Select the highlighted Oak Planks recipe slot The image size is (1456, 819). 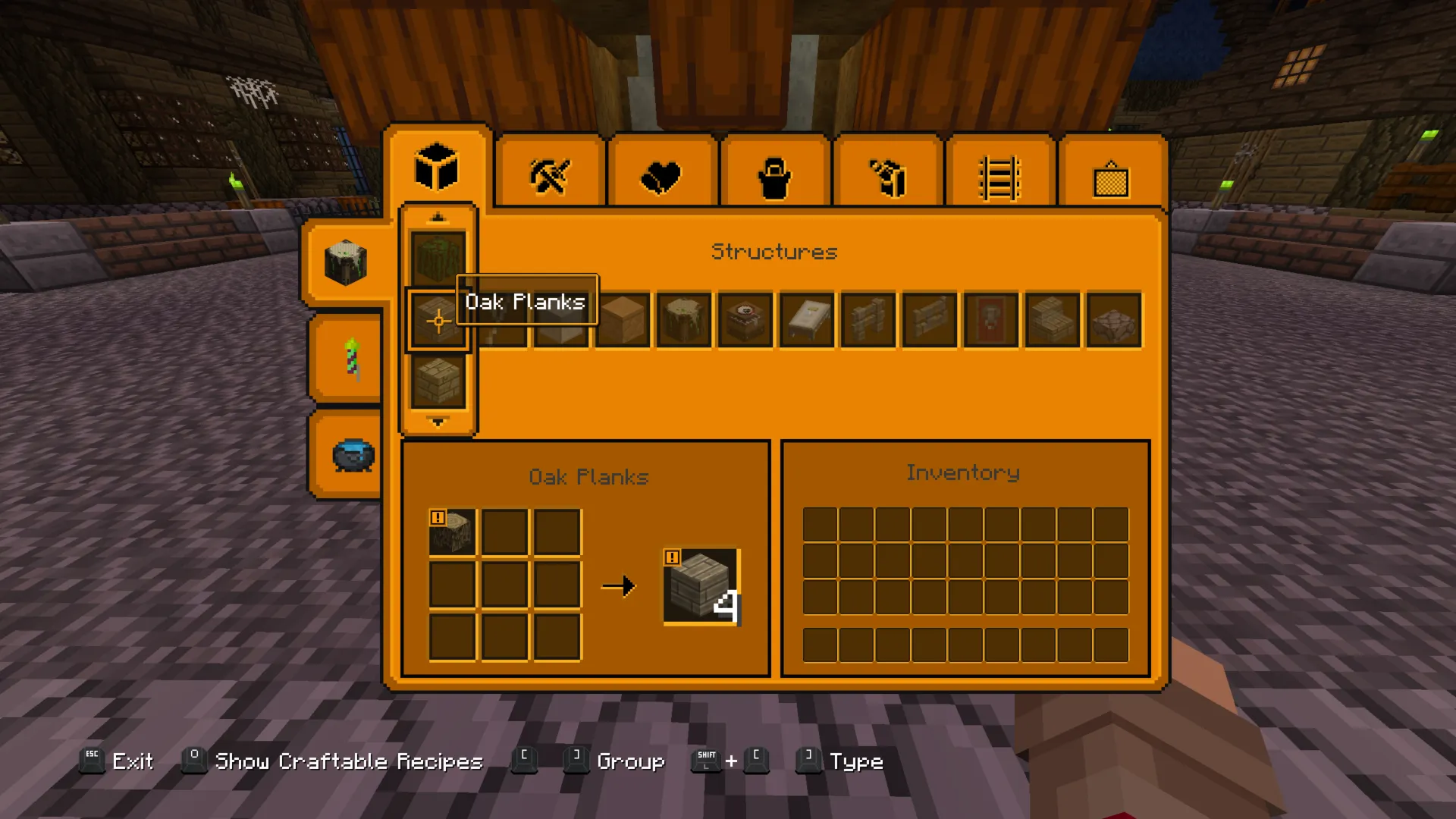[x=438, y=321]
